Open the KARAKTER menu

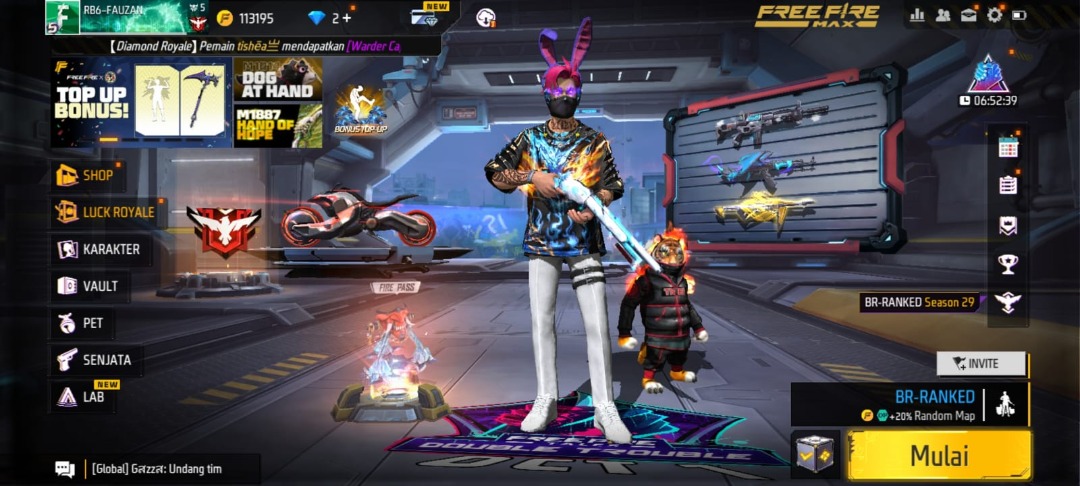99,249
